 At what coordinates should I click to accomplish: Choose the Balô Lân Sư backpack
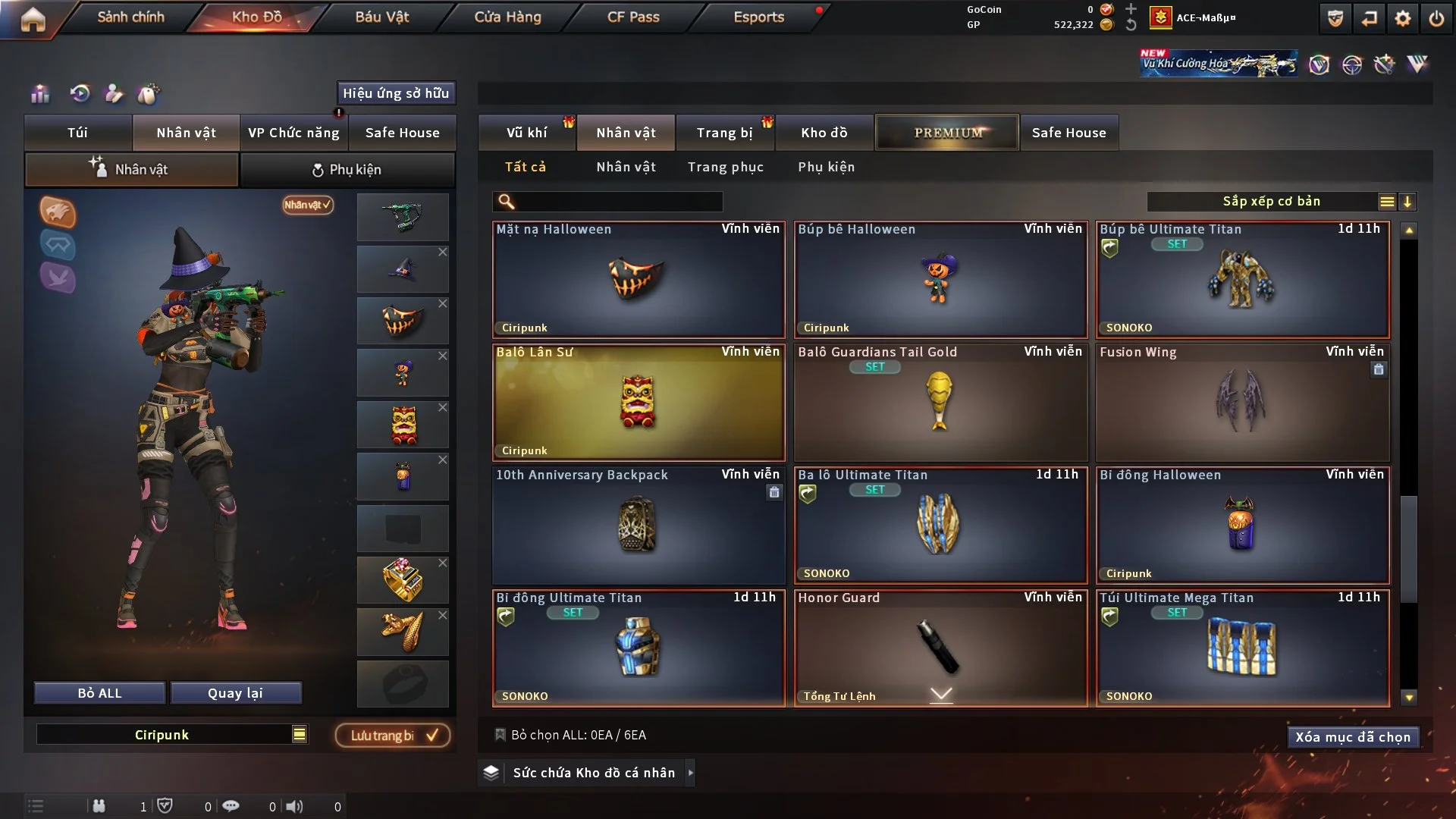tap(638, 402)
